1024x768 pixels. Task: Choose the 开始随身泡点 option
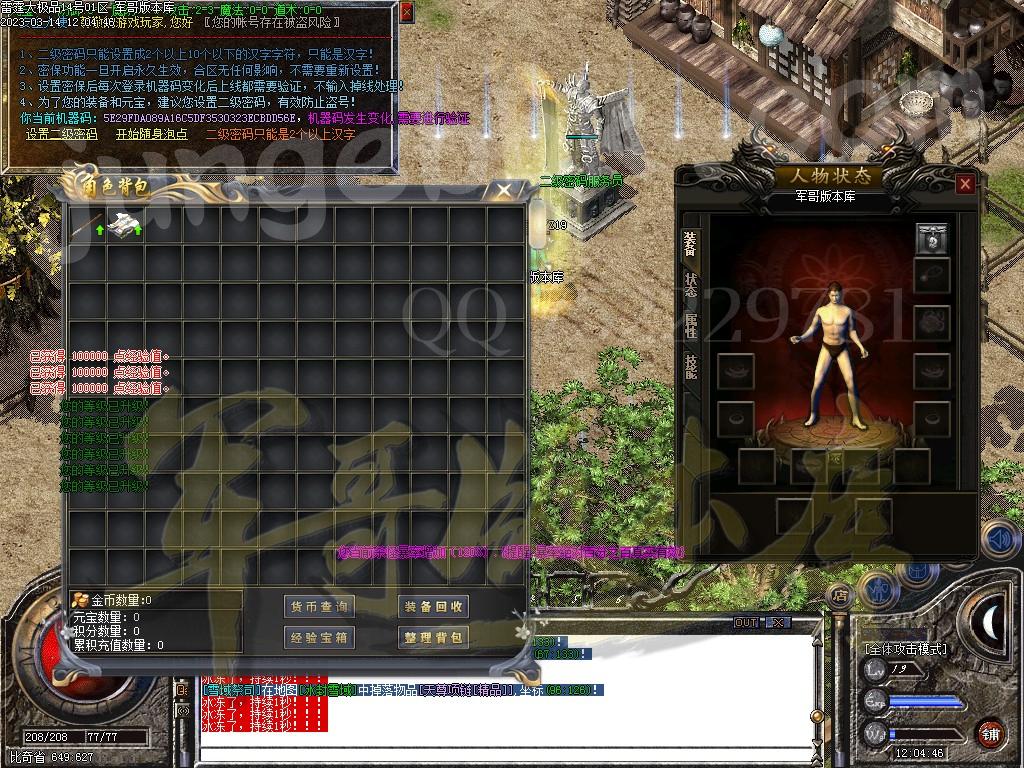point(151,133)
